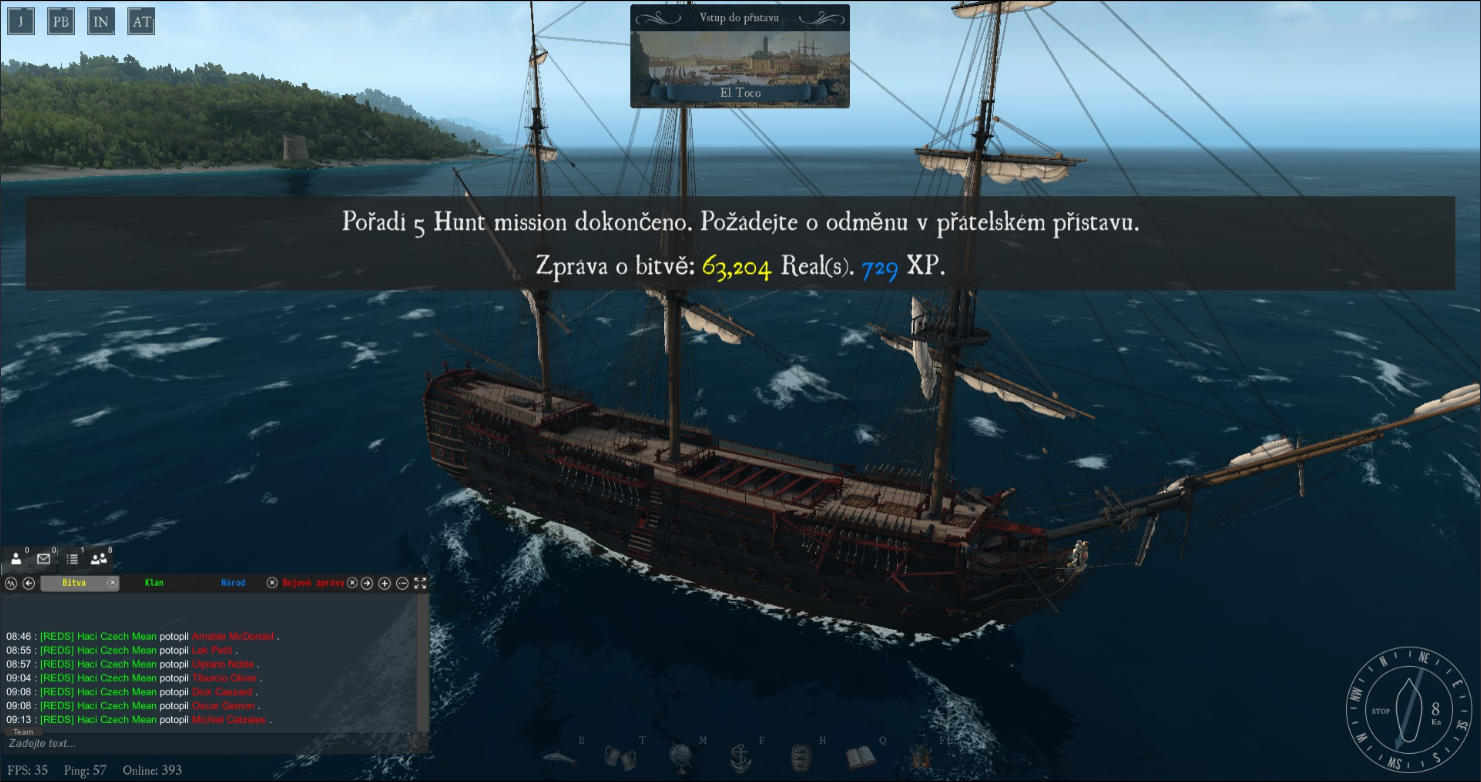Open the group members icon

coord(98,559)
